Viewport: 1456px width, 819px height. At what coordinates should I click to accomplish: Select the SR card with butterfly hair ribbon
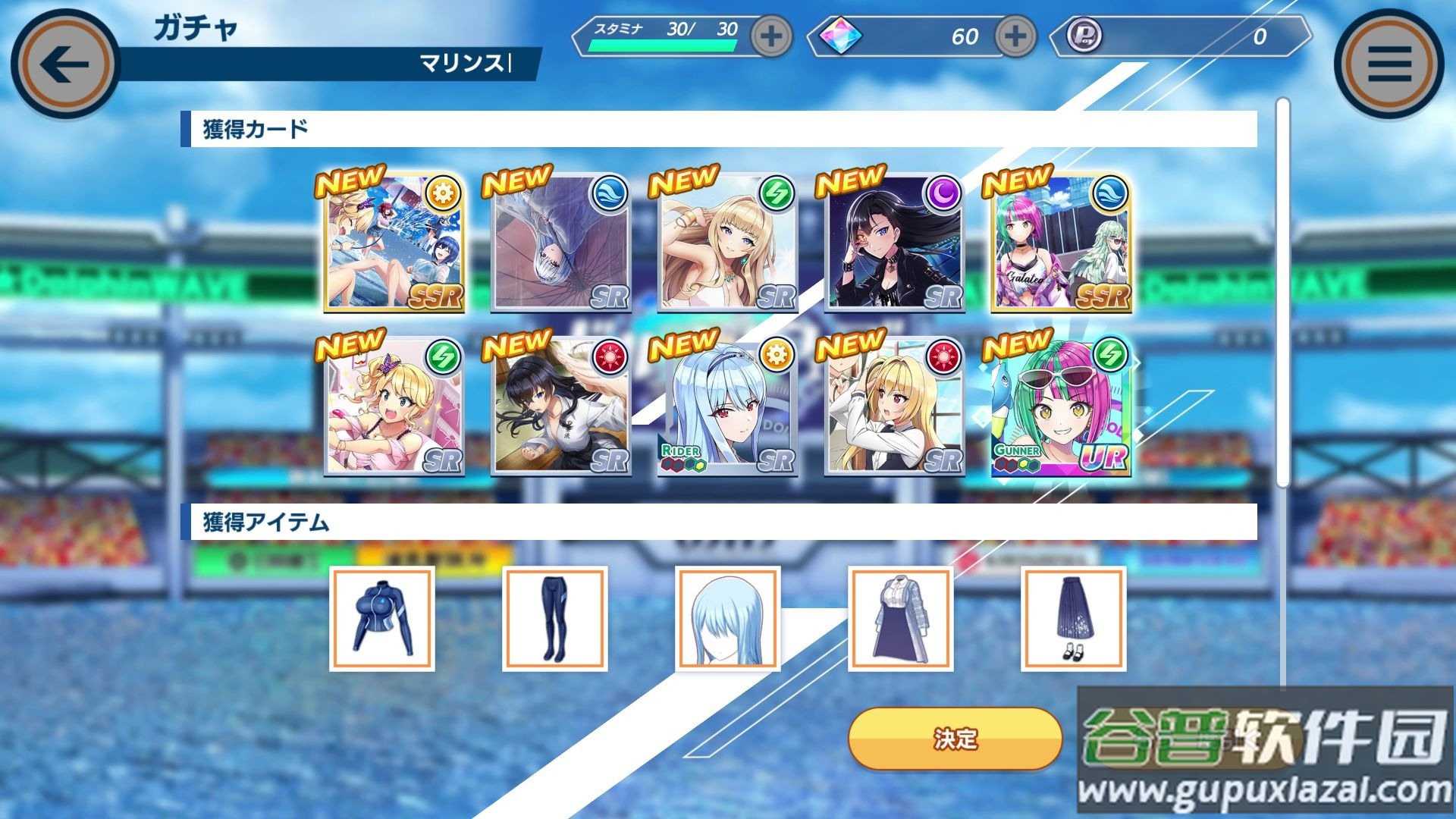(x=394, y=408)
